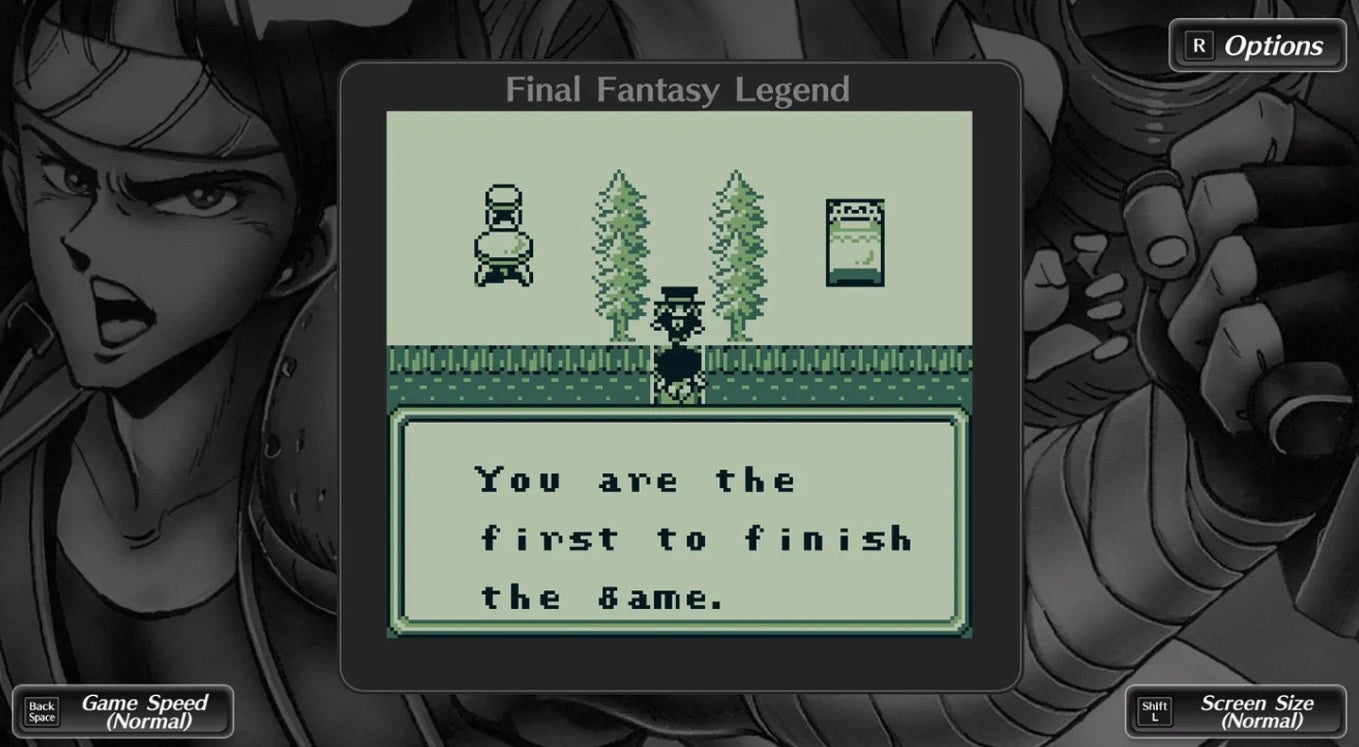Click the Back Space key icon
This screenshot has height=747, width=1359.
[41, 710]
